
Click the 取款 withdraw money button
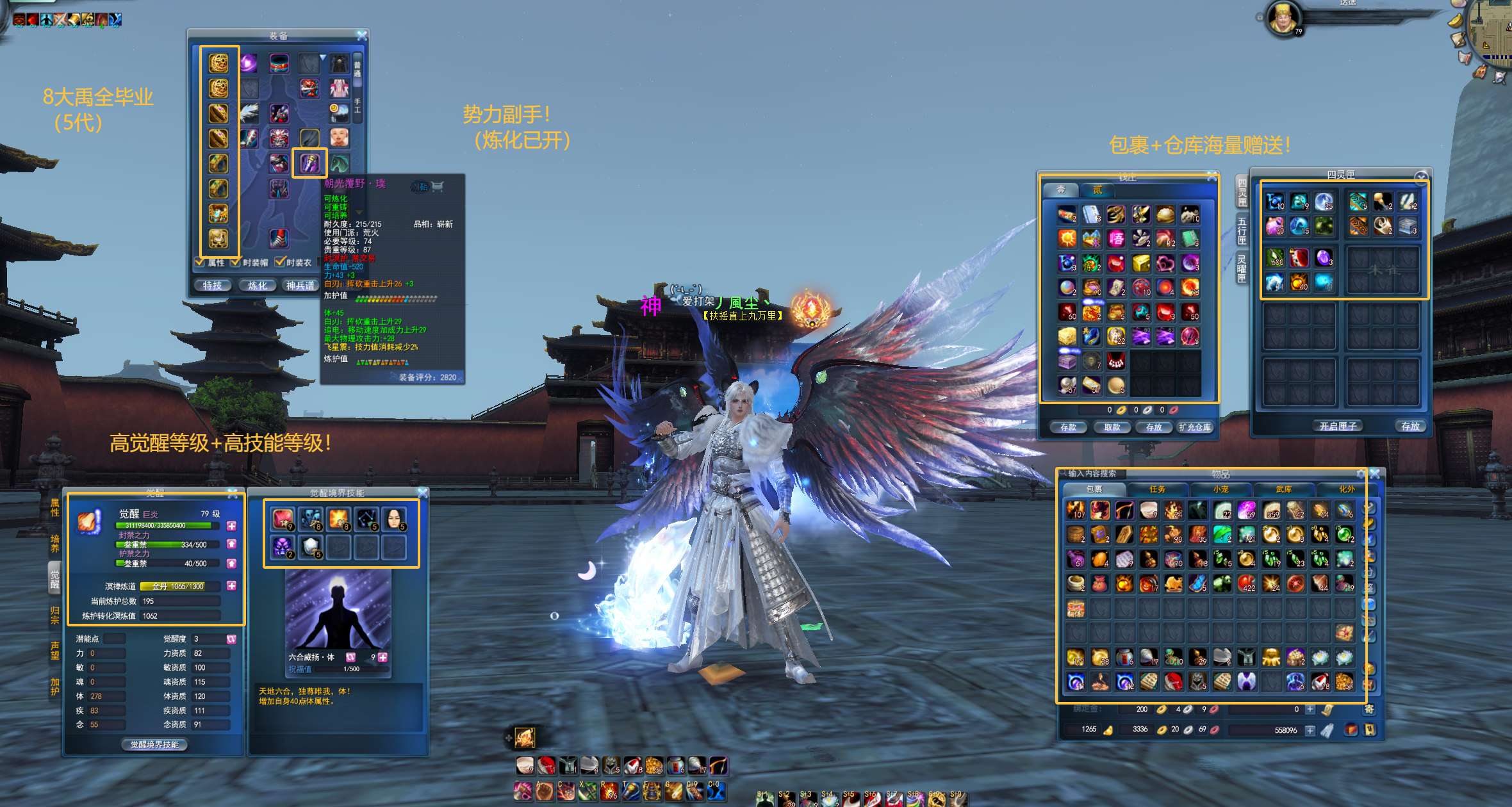1112,427
